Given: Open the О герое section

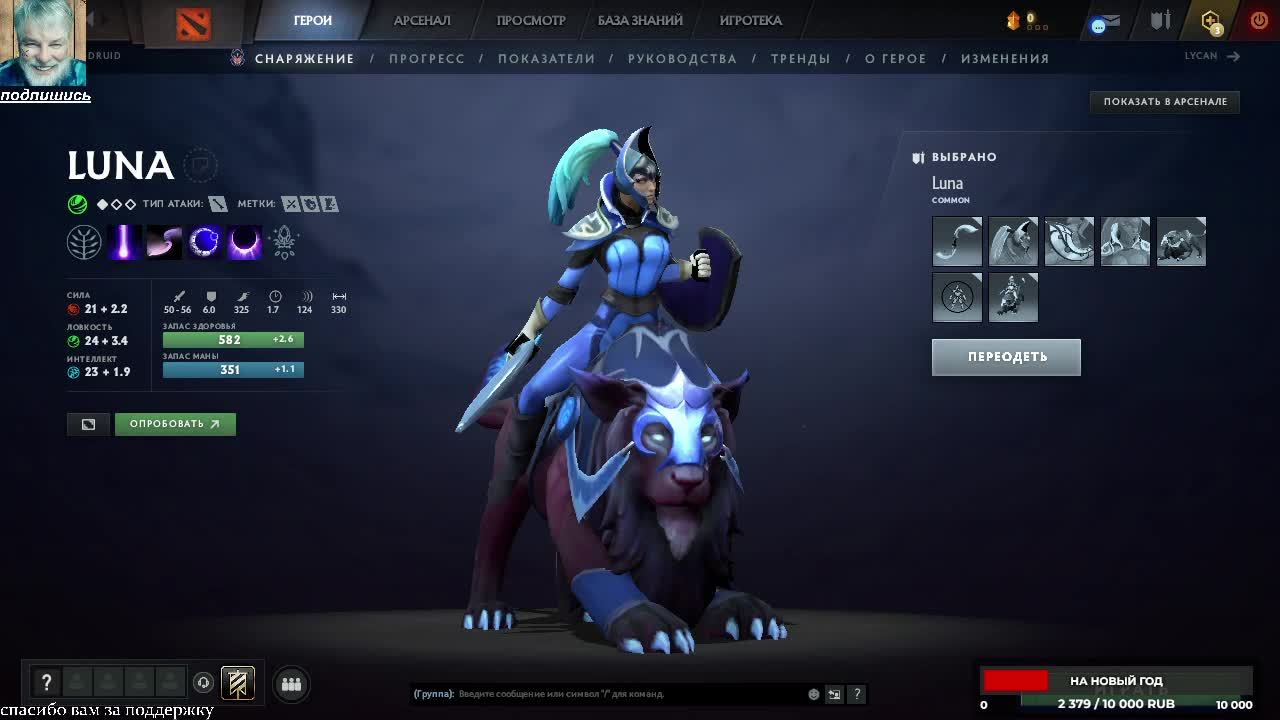Looking at the screenshot, I should 896,59.
